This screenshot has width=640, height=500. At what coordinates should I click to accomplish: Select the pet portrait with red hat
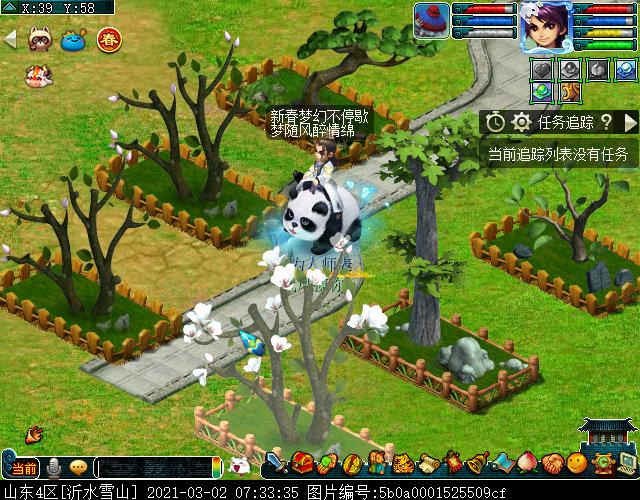coord(432,20)
